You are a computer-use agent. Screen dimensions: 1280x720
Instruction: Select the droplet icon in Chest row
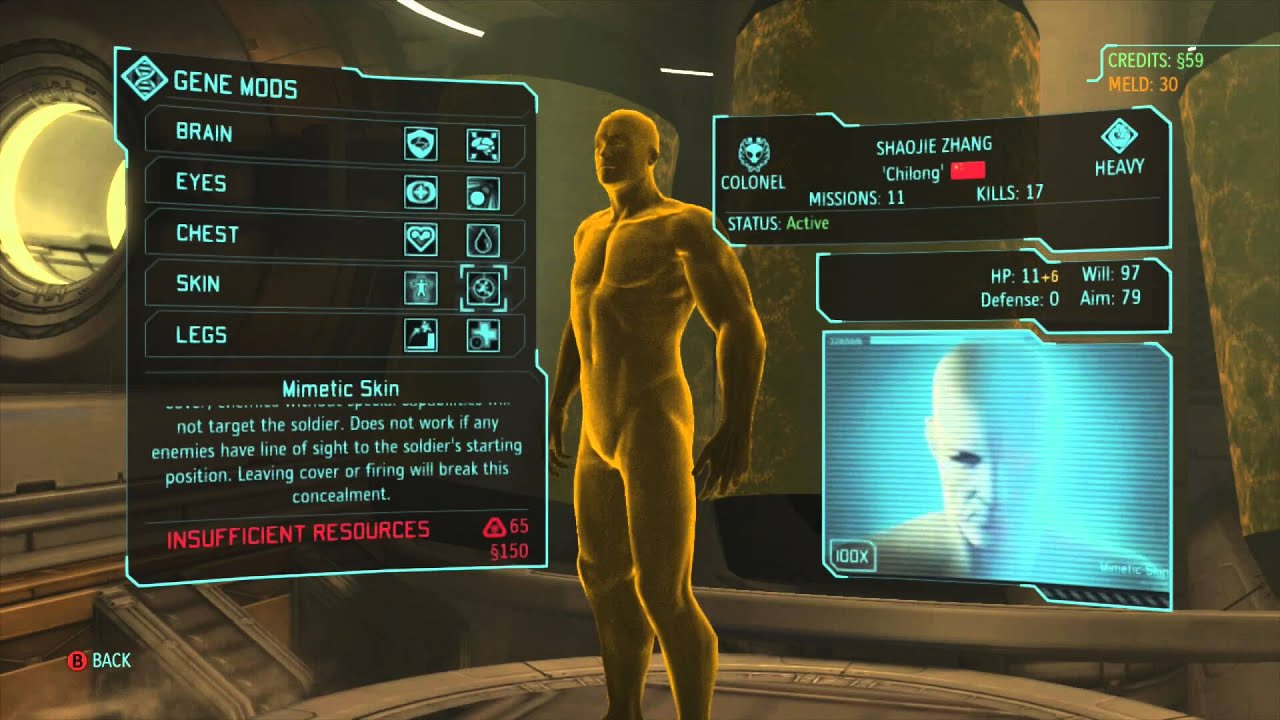[x=483, y=240]
